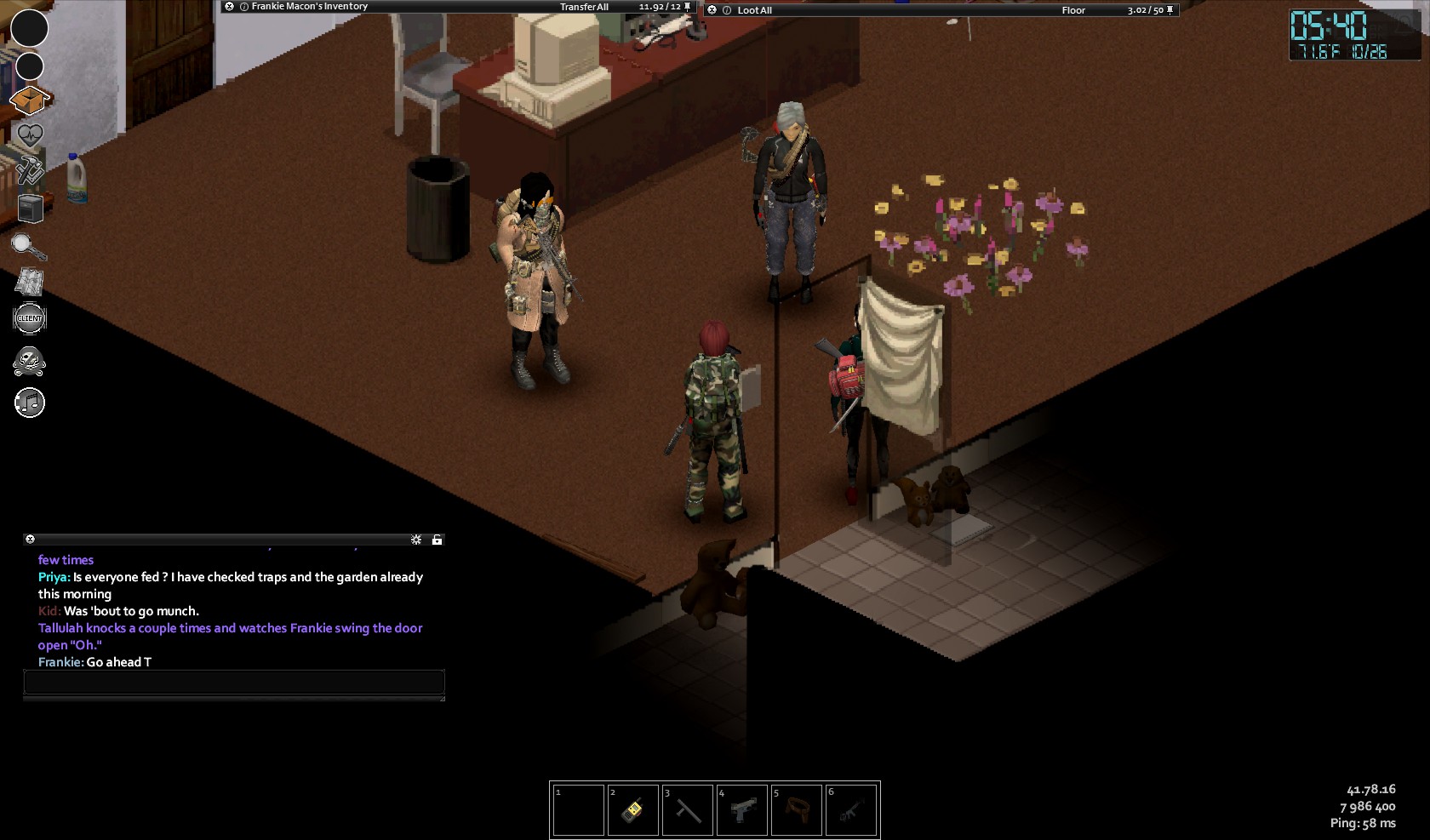Click the furniture cabinet icon
The image size is (1430, 840).
30,208
